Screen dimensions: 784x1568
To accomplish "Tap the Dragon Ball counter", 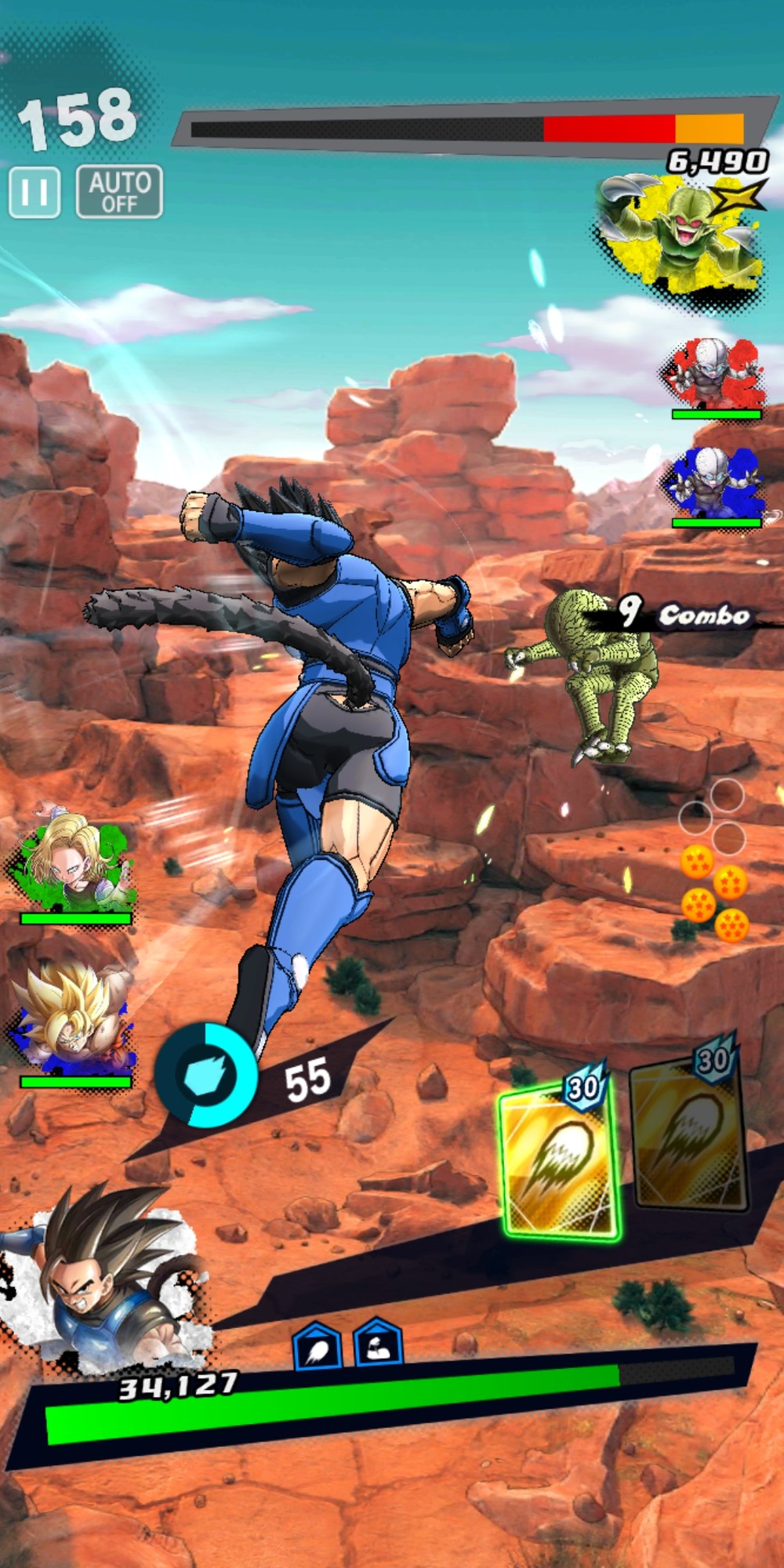I will click(x=713, y=862).
